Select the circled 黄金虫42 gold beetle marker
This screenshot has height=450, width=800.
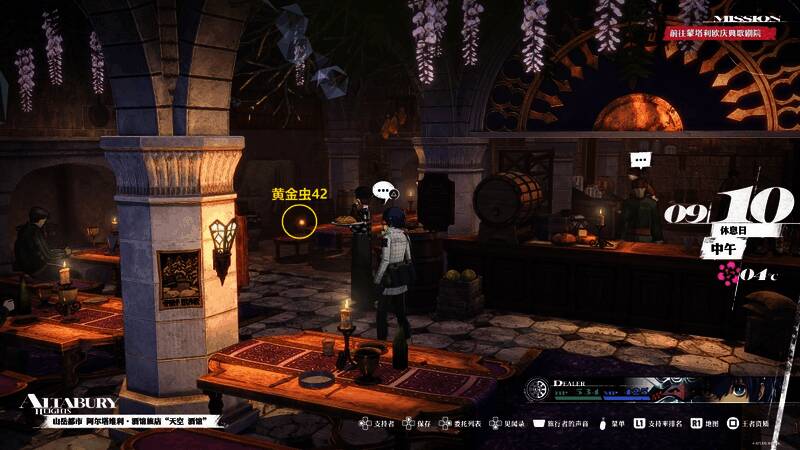(297, 221)
